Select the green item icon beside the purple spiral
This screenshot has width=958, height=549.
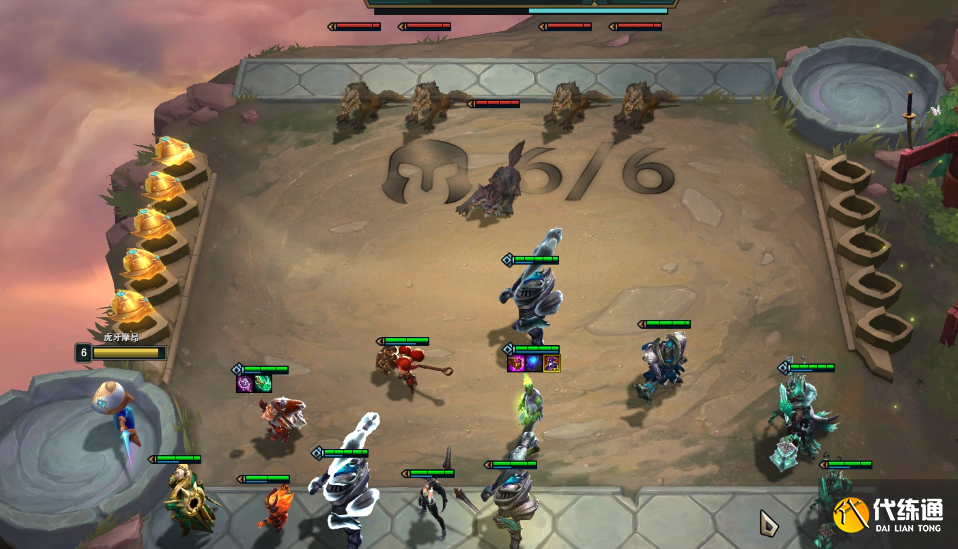tap(261, 383)
